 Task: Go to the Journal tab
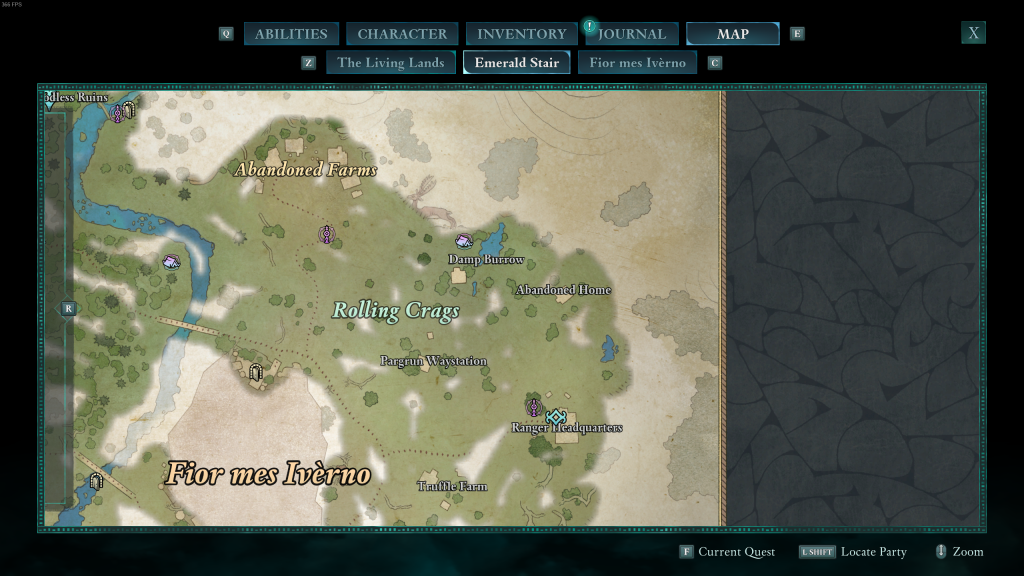(x=632, y=34)
